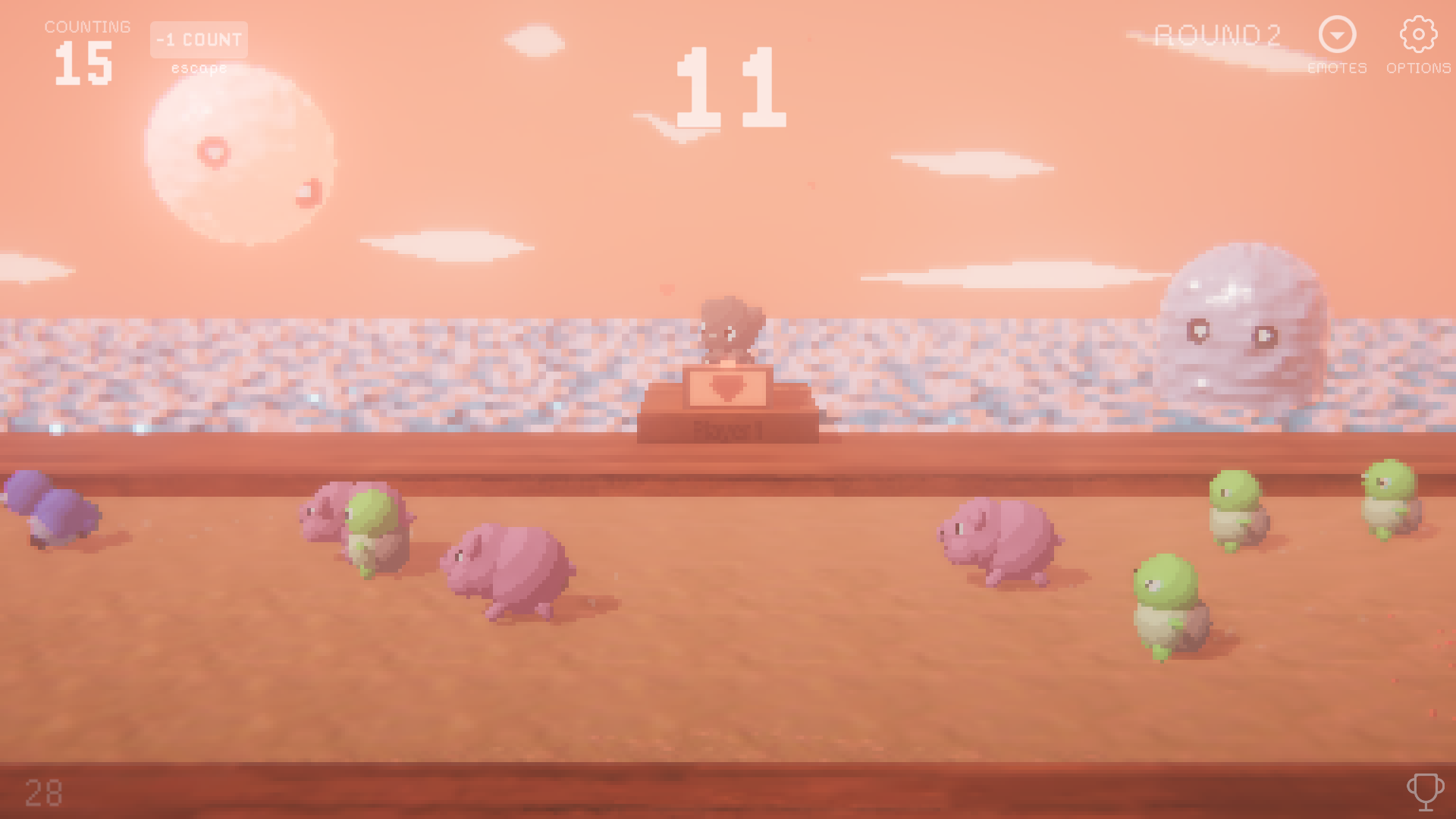Select the Player 1 name tab on the podium
The width and height of the screenshot is (1456, 819).
[730, 431]
